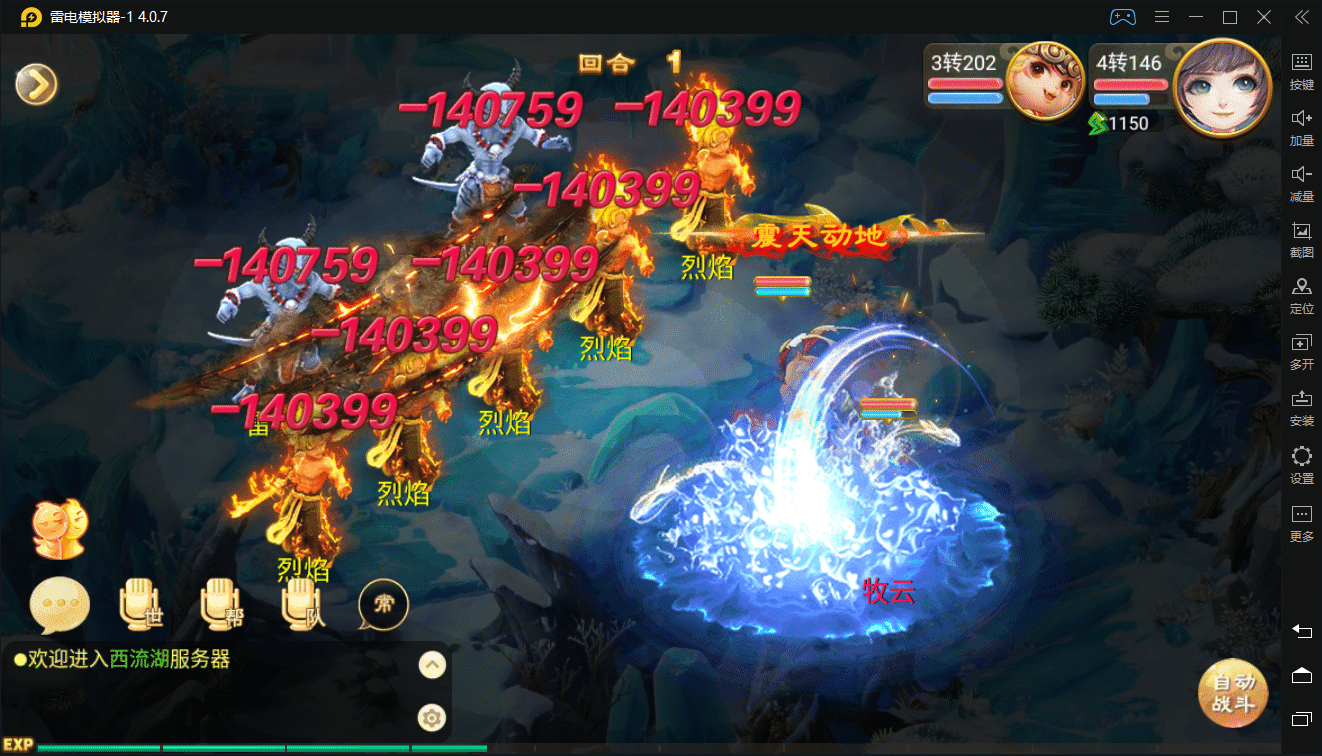Collapse the emulator sidebar with the double chevron
The height and width of the screenshot is (756, 1322).
(x=1301, y=16)
